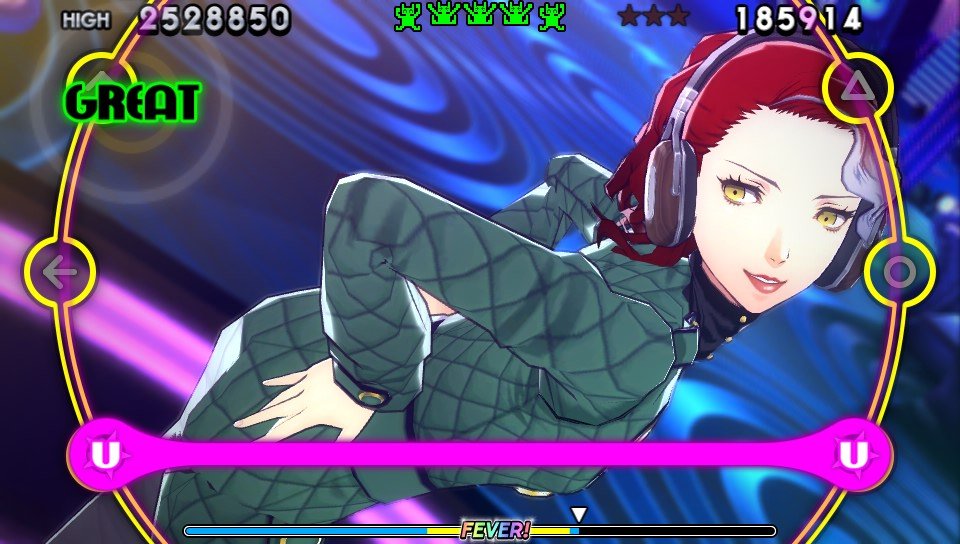The height and width of the screenshot is (544, 960).
Task: Tap the left arrow note target
Action: tap(60, 272)
